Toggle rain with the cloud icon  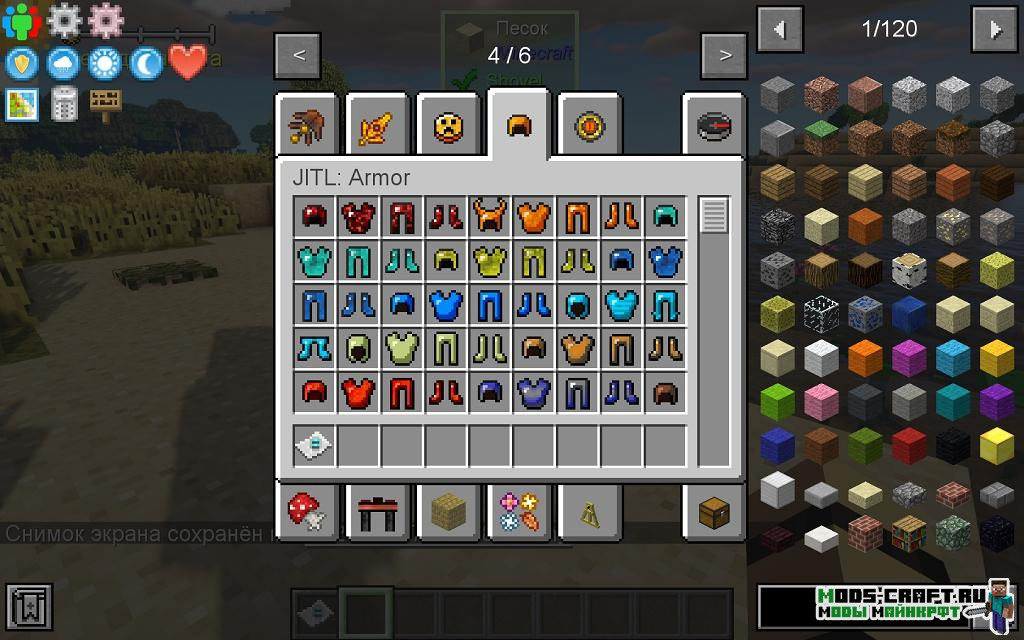[62, 63]
